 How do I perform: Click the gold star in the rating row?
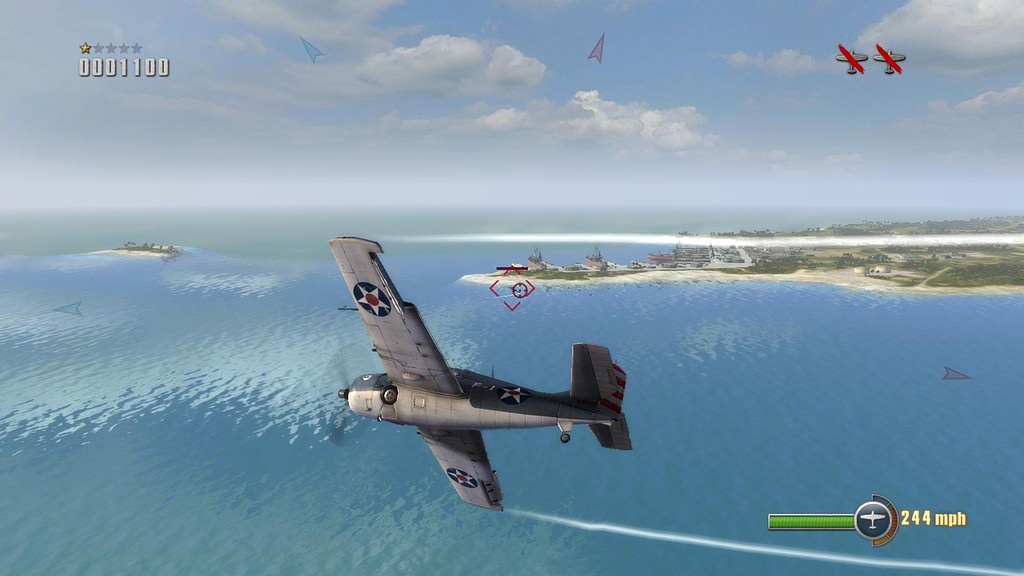coord(86,48)
